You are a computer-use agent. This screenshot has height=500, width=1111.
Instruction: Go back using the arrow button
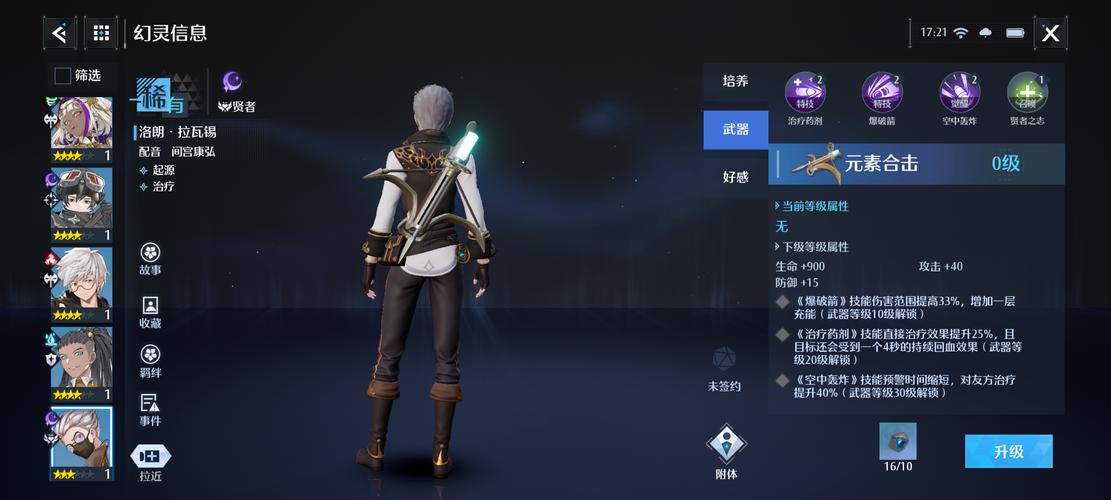point(59,33)
